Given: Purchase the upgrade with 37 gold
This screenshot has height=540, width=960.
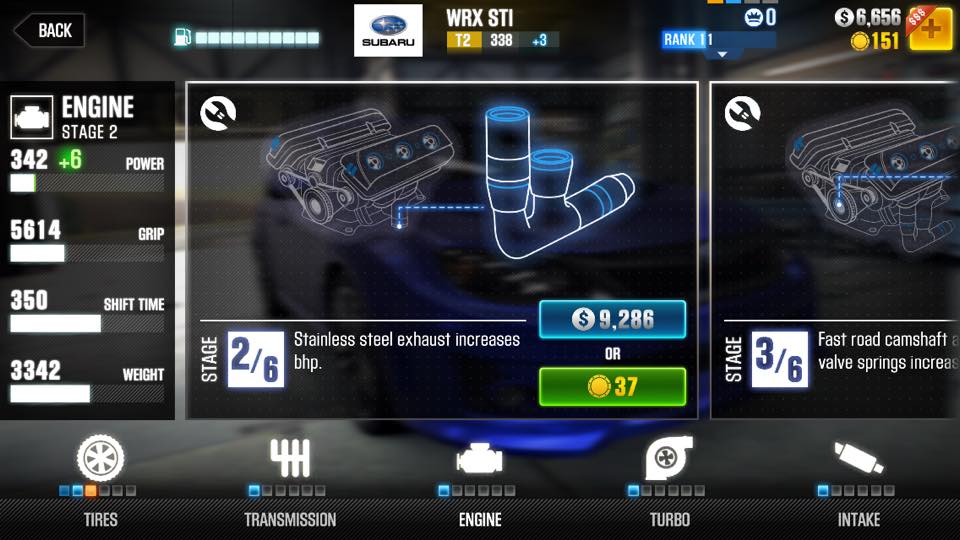Looking at the screenshot, I should (612, 386).
